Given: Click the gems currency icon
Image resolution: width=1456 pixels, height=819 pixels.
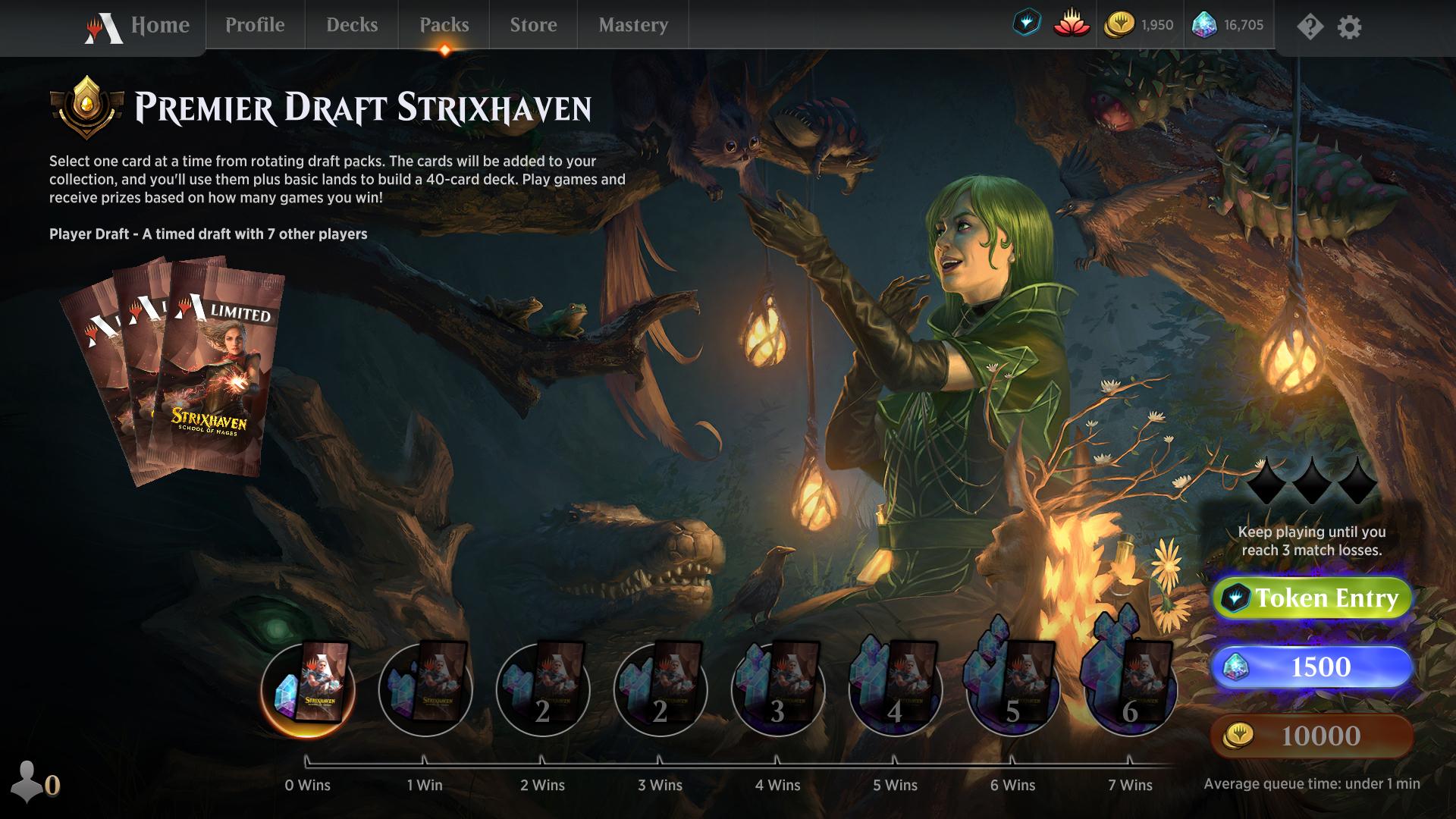Looking at the screenshot, I should coord(1206,24).
